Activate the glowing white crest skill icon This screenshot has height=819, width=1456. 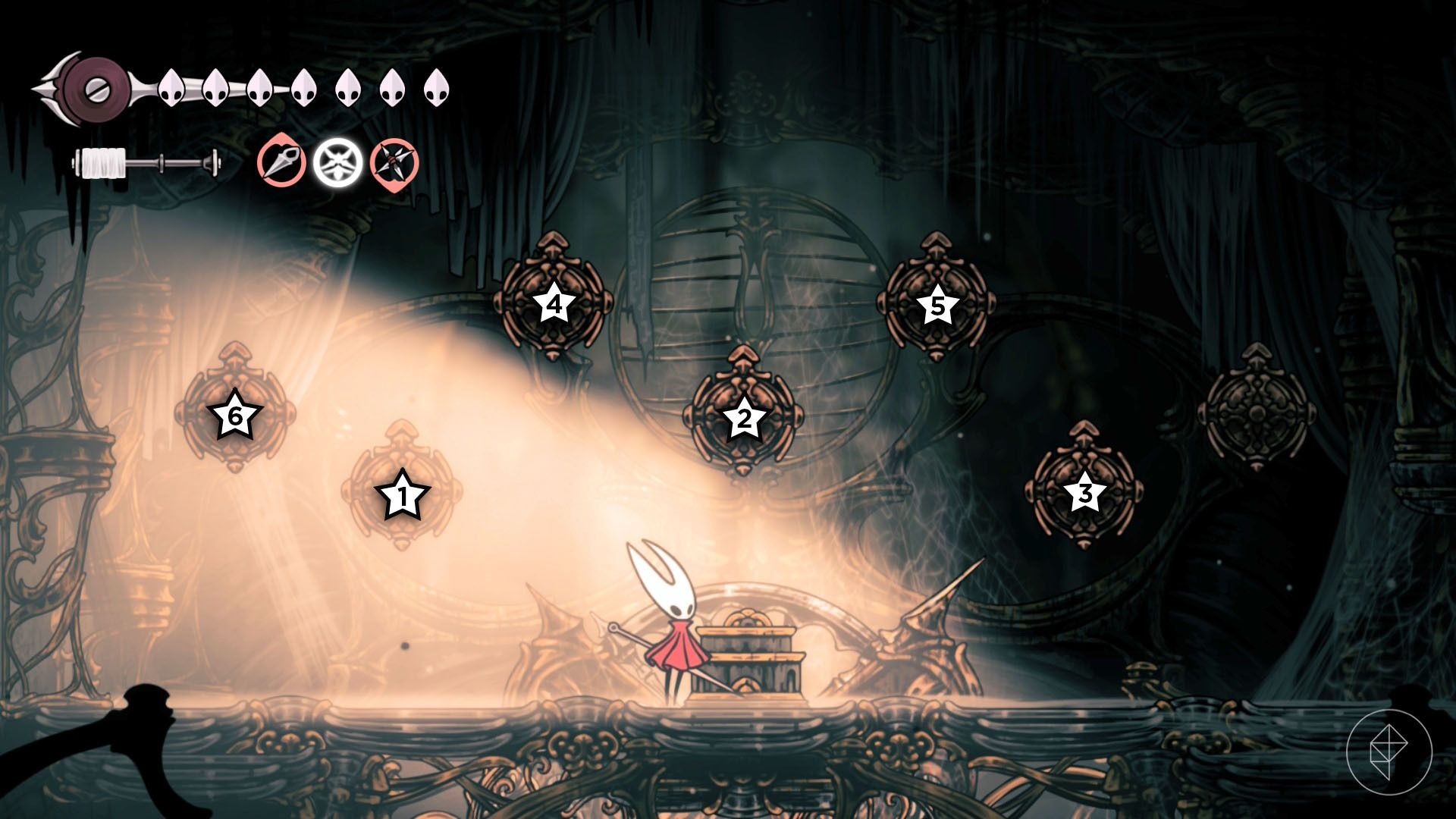coord(336,162)
